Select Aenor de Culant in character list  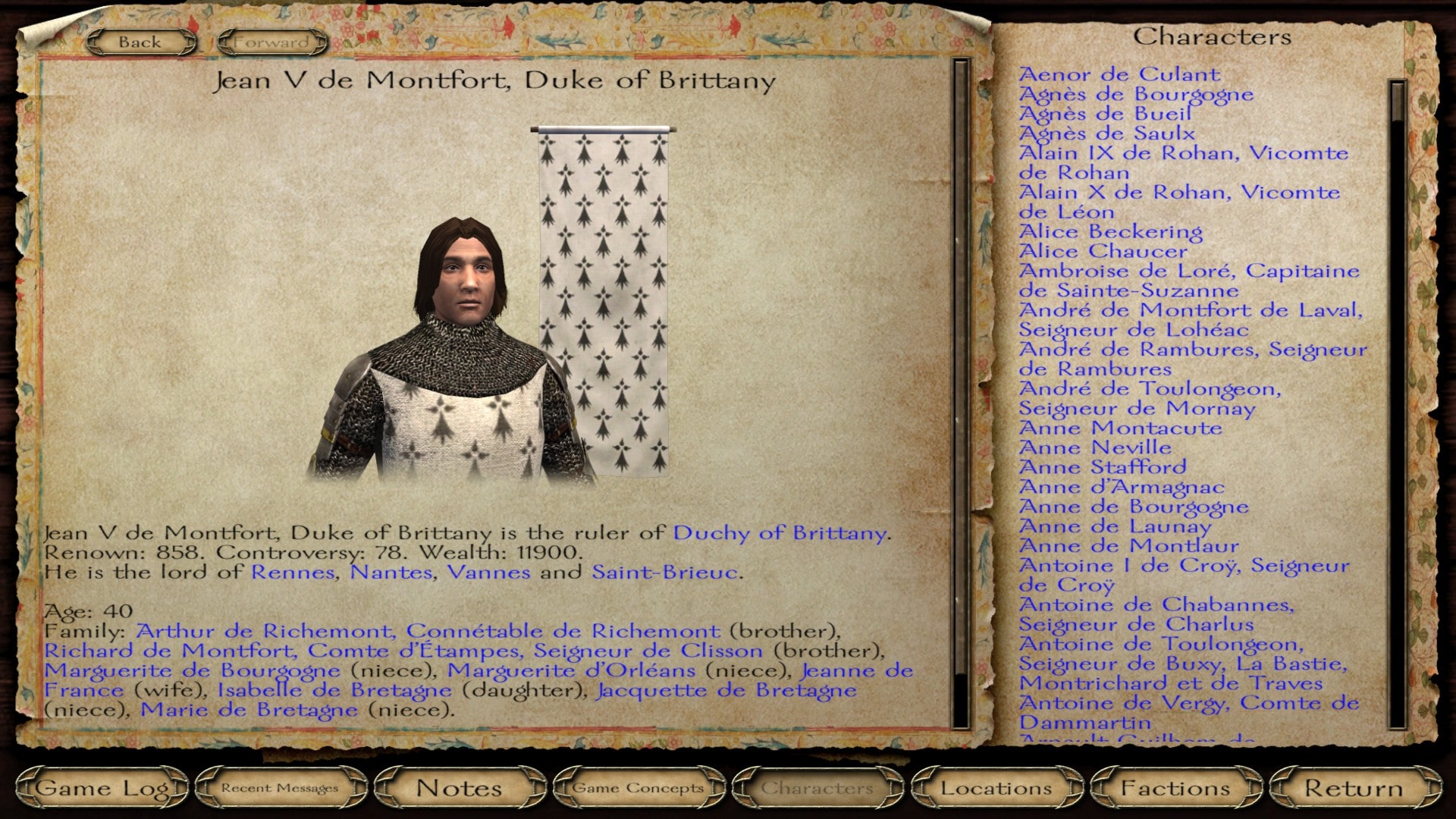1119,74
